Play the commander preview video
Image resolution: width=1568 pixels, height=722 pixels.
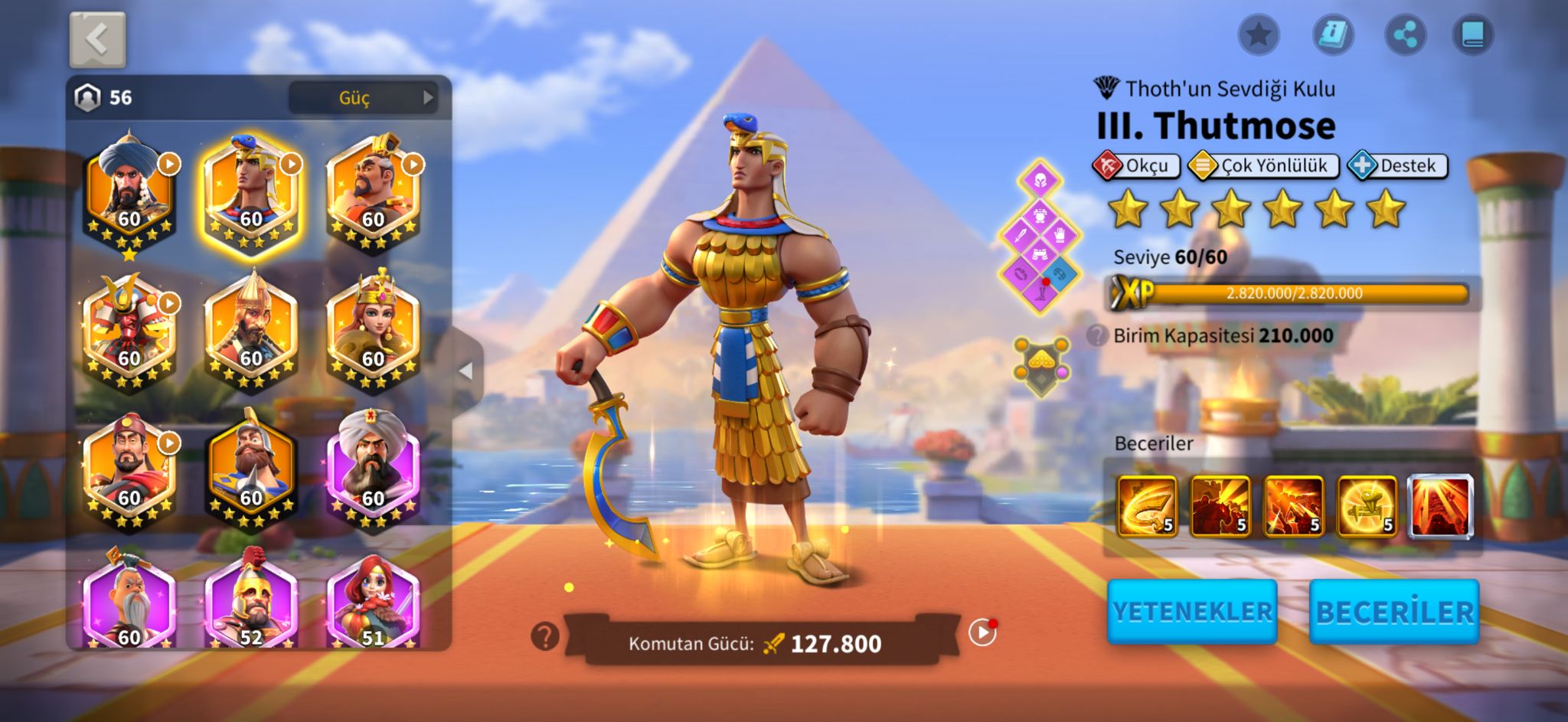point(982,632)
